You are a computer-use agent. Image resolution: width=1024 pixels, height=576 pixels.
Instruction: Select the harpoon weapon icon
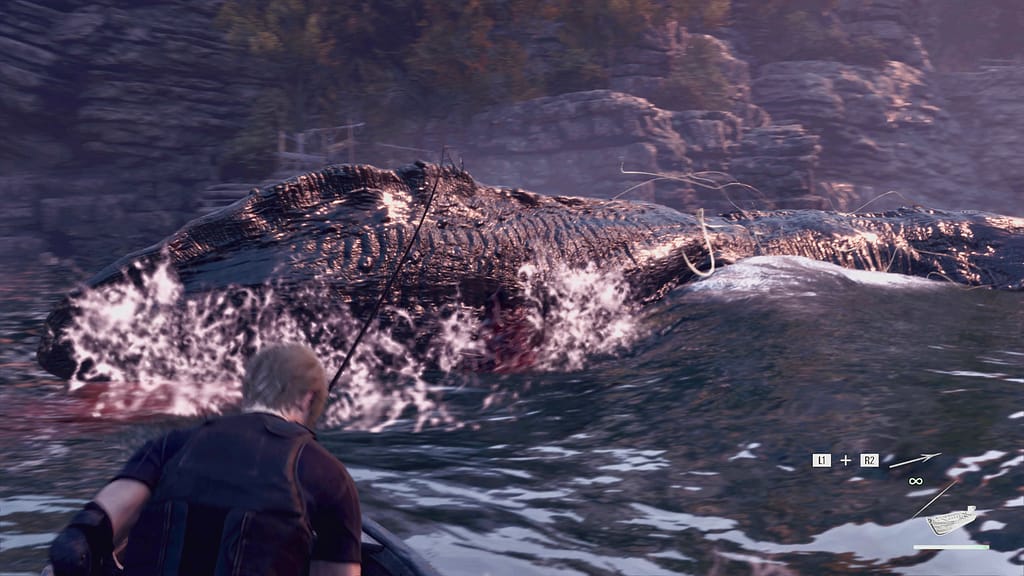pyautogui.click(x=914, y=460)
